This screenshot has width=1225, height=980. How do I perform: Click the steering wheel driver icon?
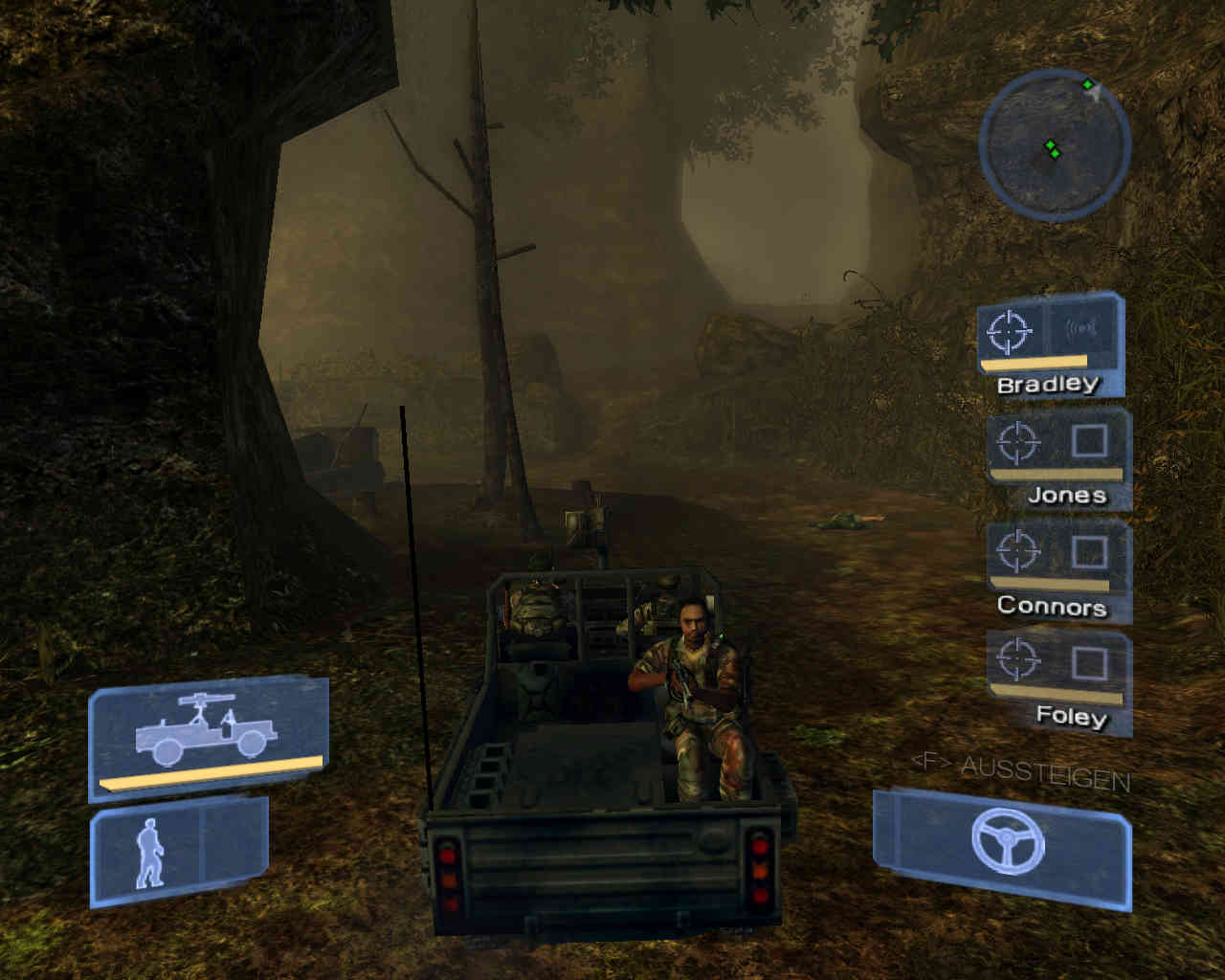[1007, 841]
